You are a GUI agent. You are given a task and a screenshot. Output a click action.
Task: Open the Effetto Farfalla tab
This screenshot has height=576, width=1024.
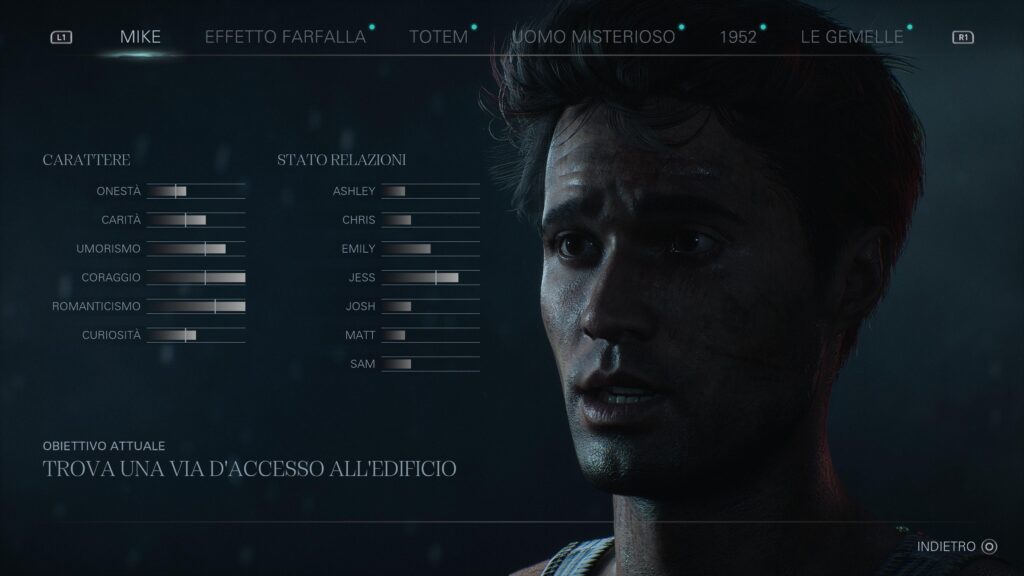click(x=285, y=37)
